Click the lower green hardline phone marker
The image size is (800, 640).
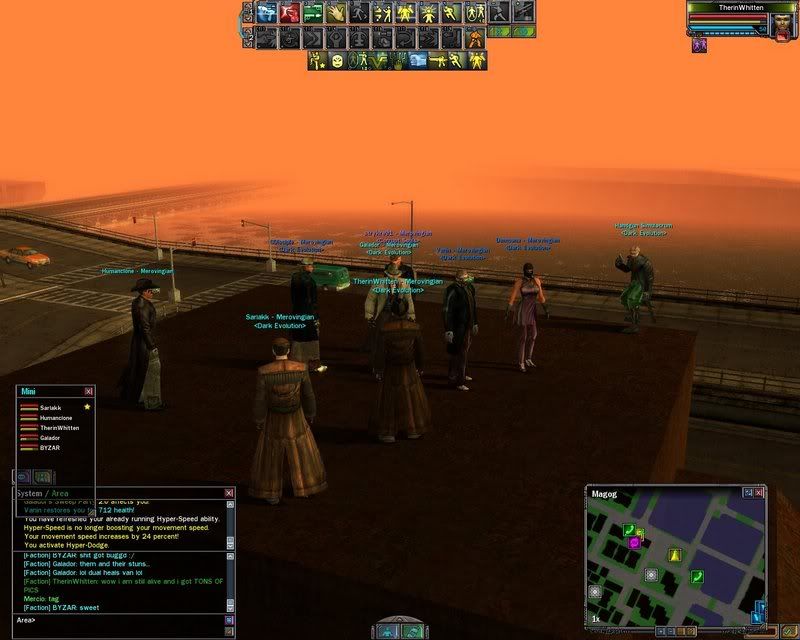[x=696, y=576]
